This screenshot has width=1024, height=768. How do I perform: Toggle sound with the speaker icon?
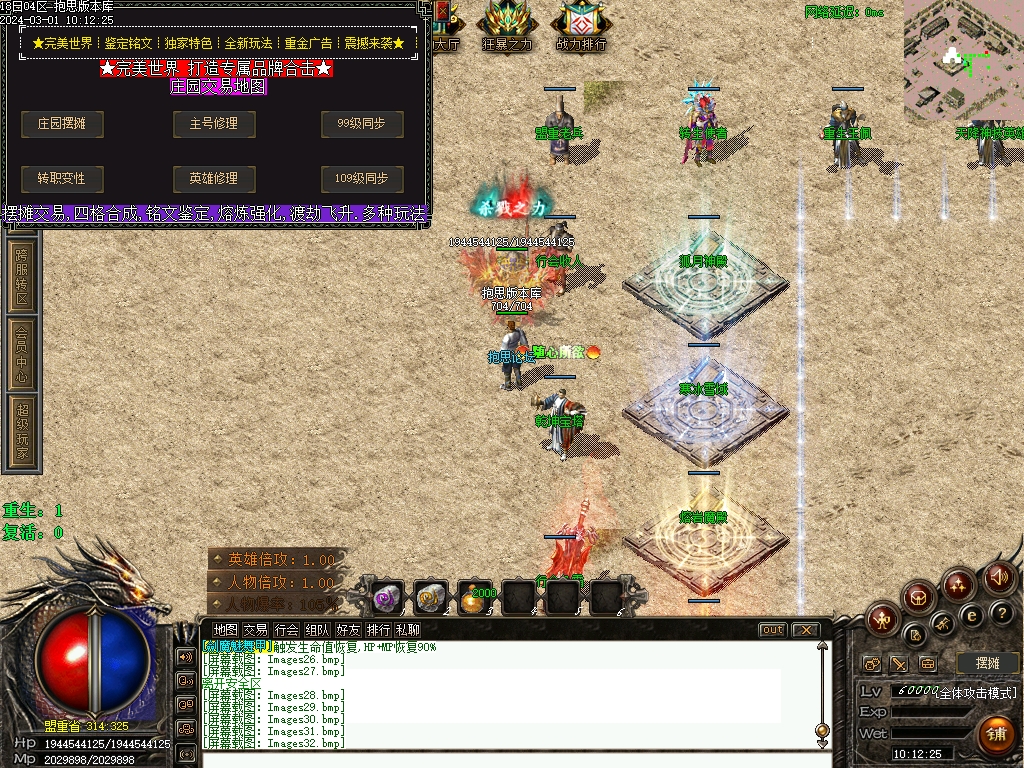point(998,577)
